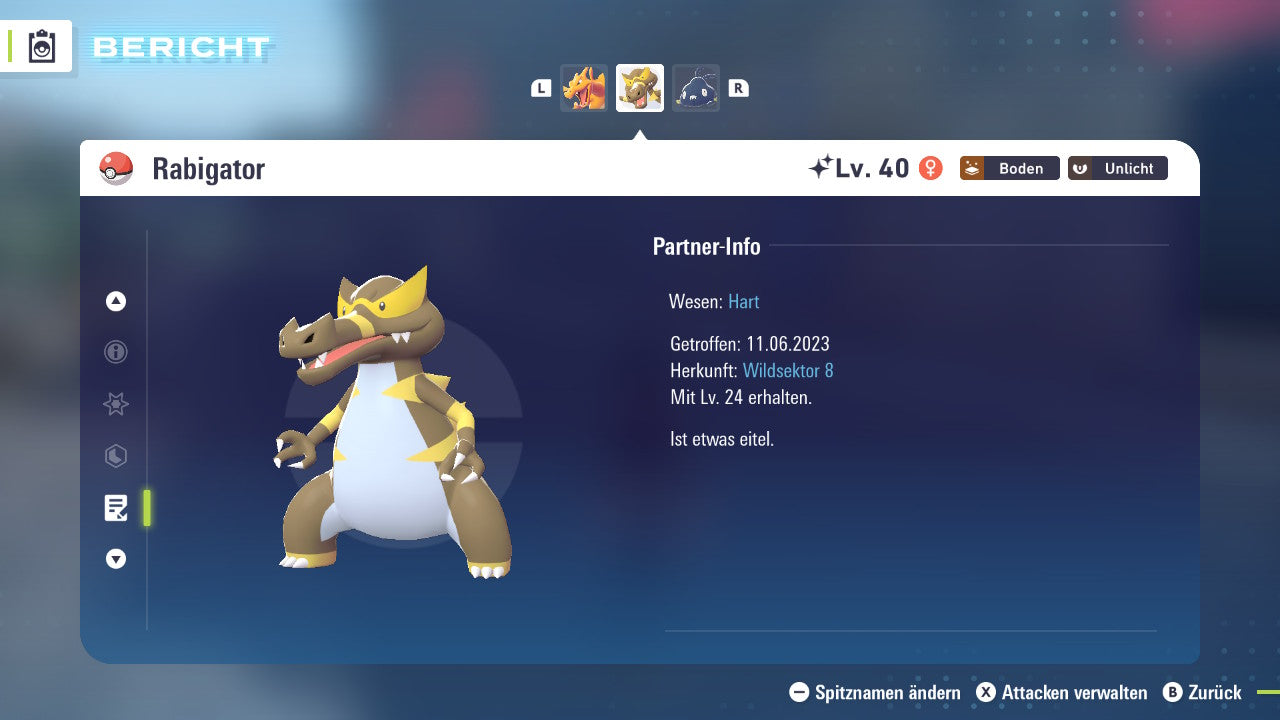Click the down arrow below the sidebar icons
Image resolution: width=1280 pixels, height=720 pixels.
click(115, 559)
